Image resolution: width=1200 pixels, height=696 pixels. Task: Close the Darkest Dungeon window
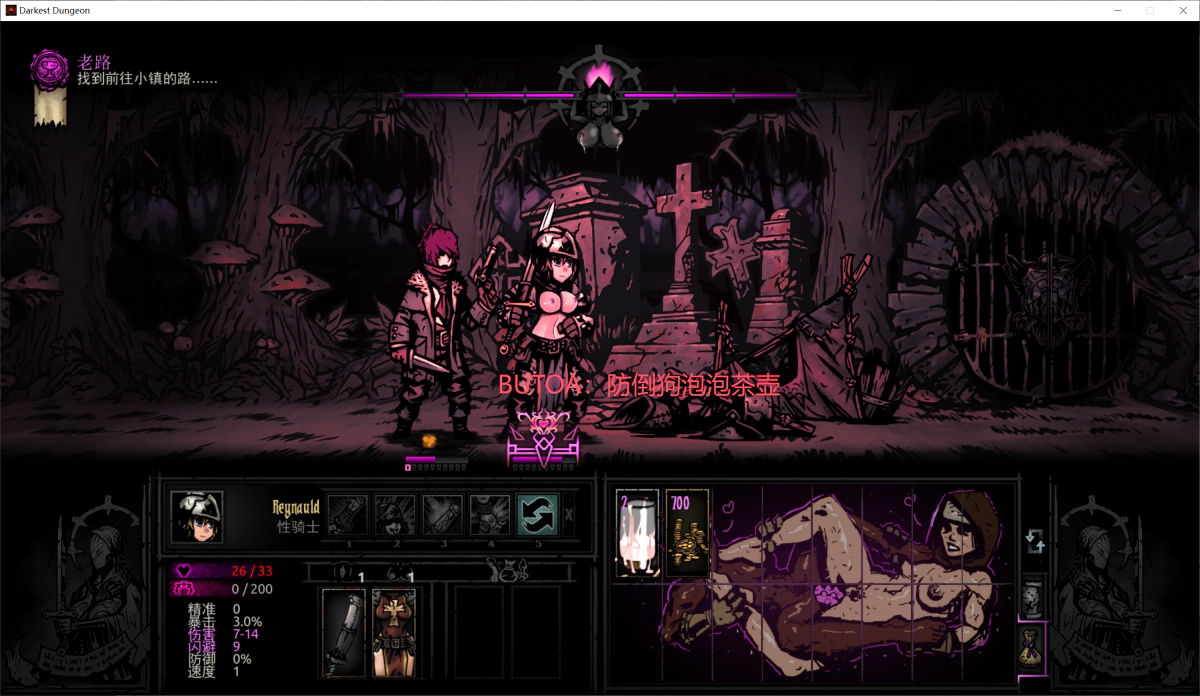1181,10
